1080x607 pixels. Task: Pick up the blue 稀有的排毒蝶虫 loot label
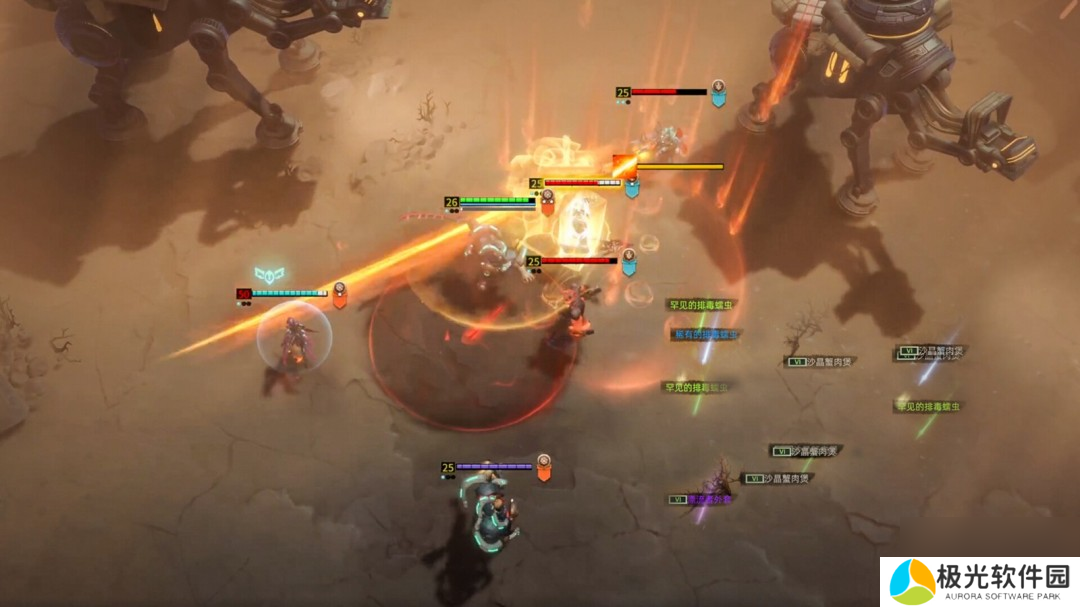point(706,335)
